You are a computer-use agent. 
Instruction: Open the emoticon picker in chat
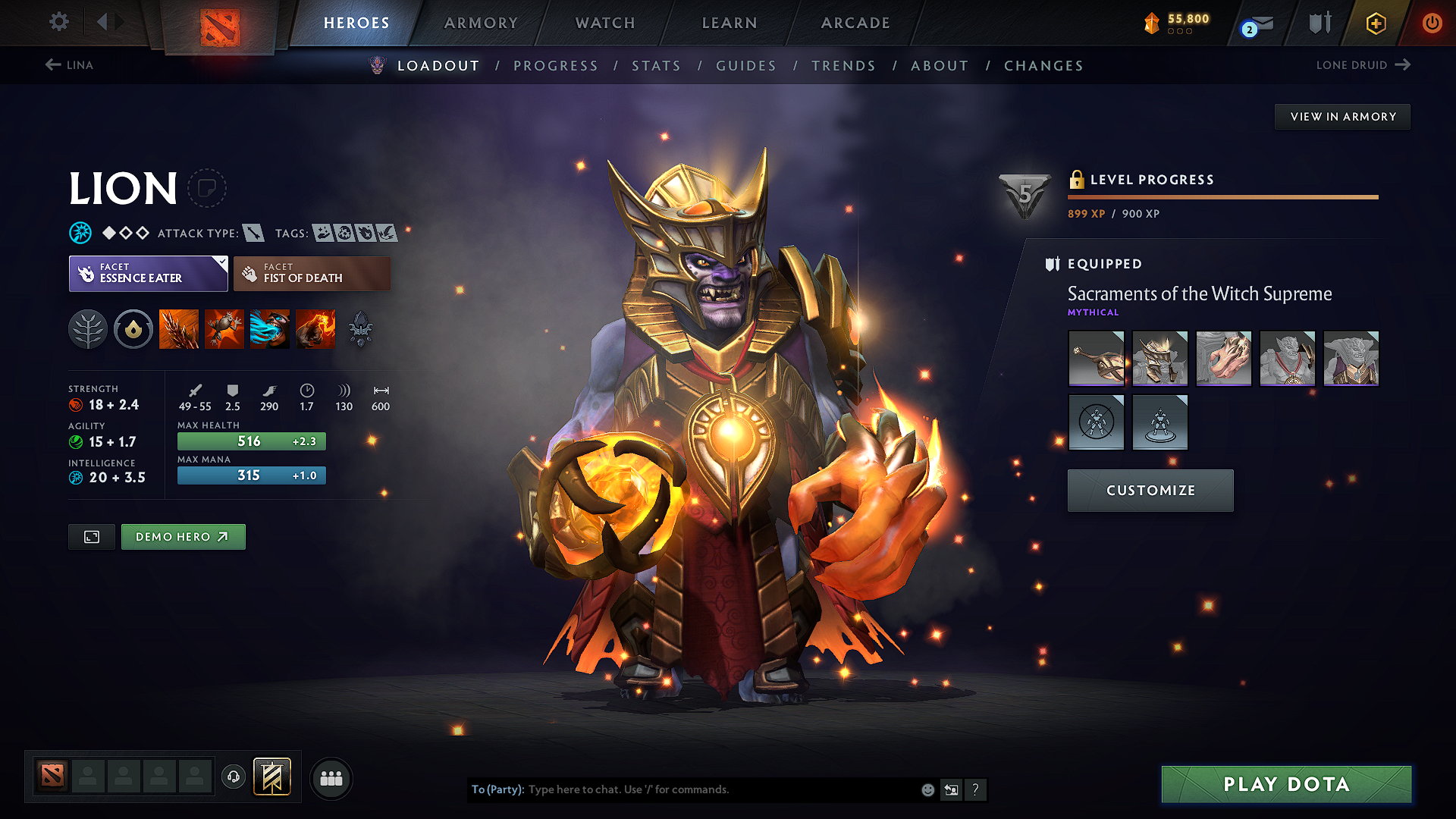point(927,789)
